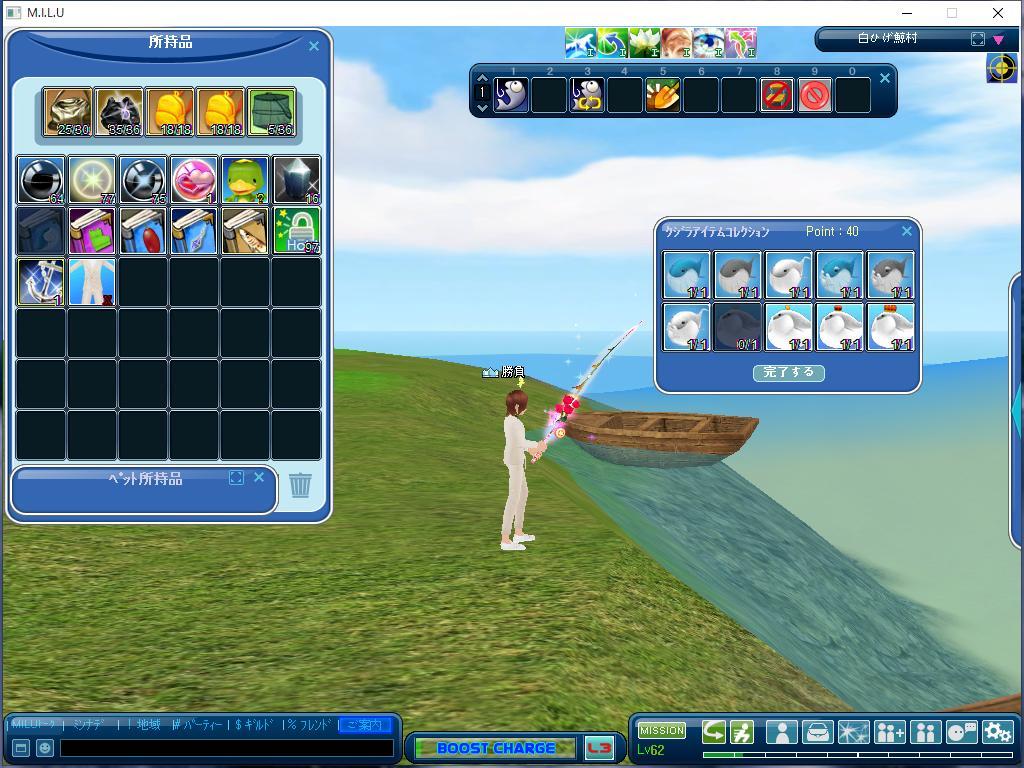Image resolution: width=1024 pixels, height=768 pixels.
Task: Select the green duck item slot
Action: [x=245, y=180]
